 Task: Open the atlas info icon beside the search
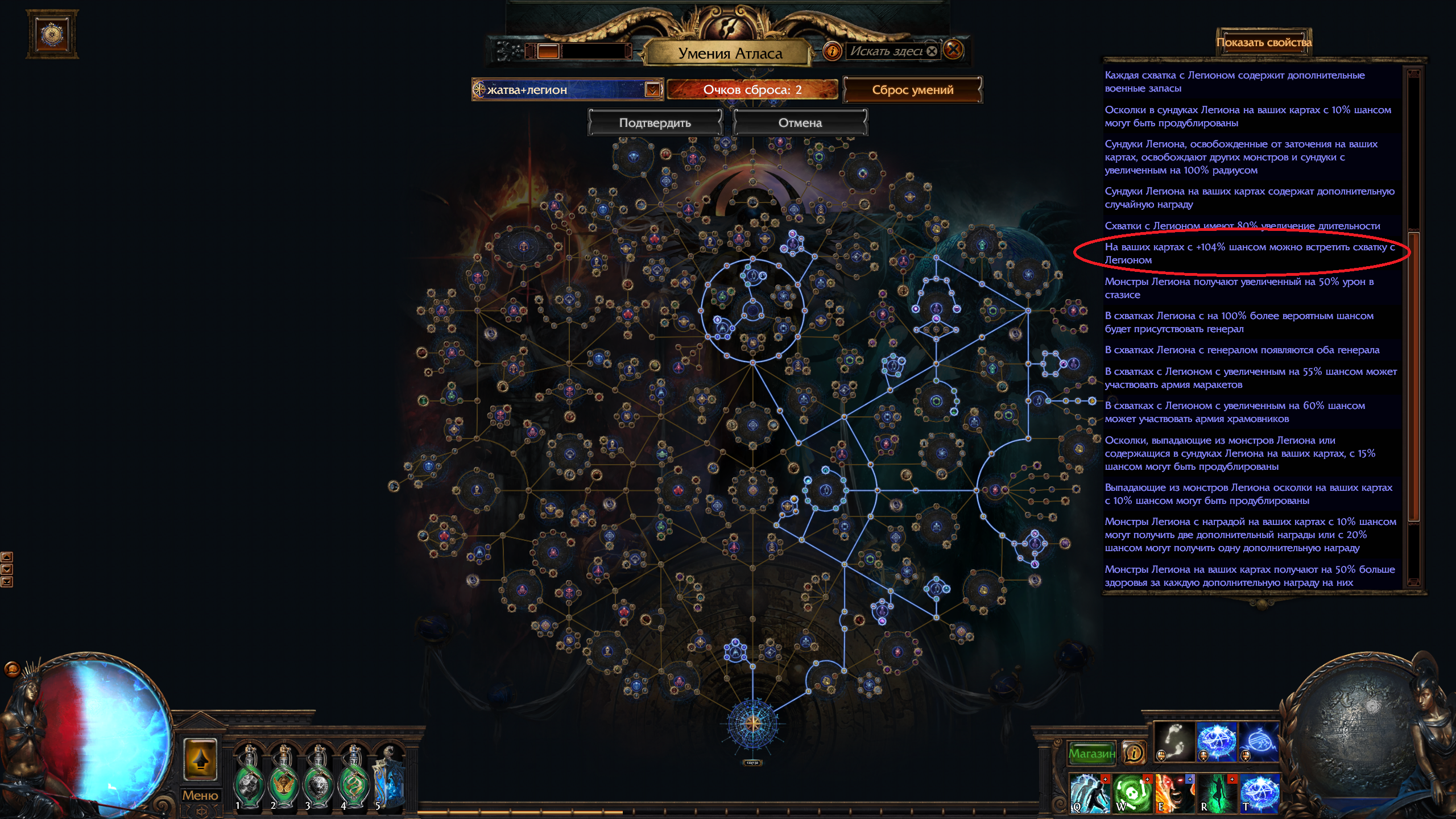(x=832, y=51)
